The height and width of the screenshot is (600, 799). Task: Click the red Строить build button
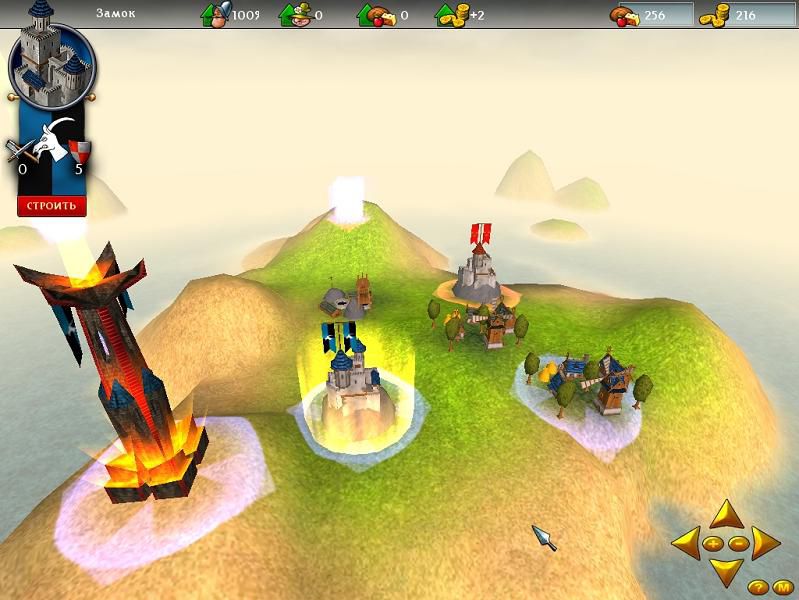[52, 206]
